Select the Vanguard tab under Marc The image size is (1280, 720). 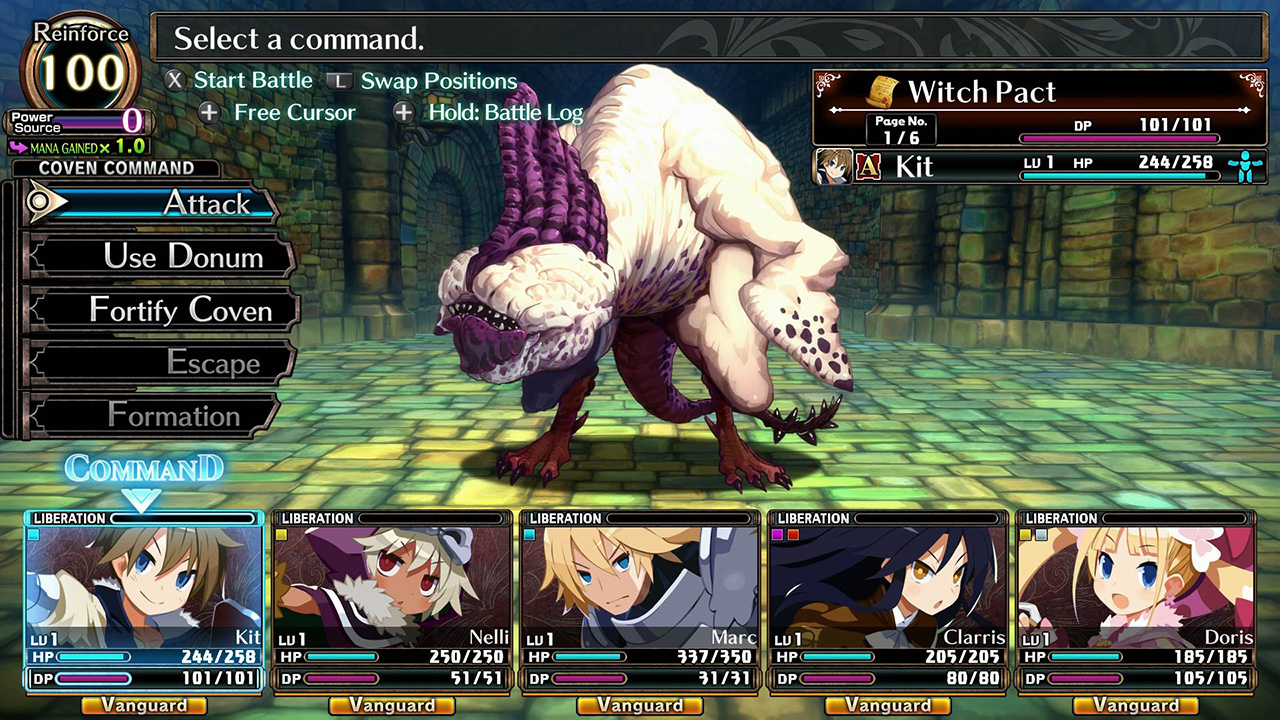coord(639,705)
